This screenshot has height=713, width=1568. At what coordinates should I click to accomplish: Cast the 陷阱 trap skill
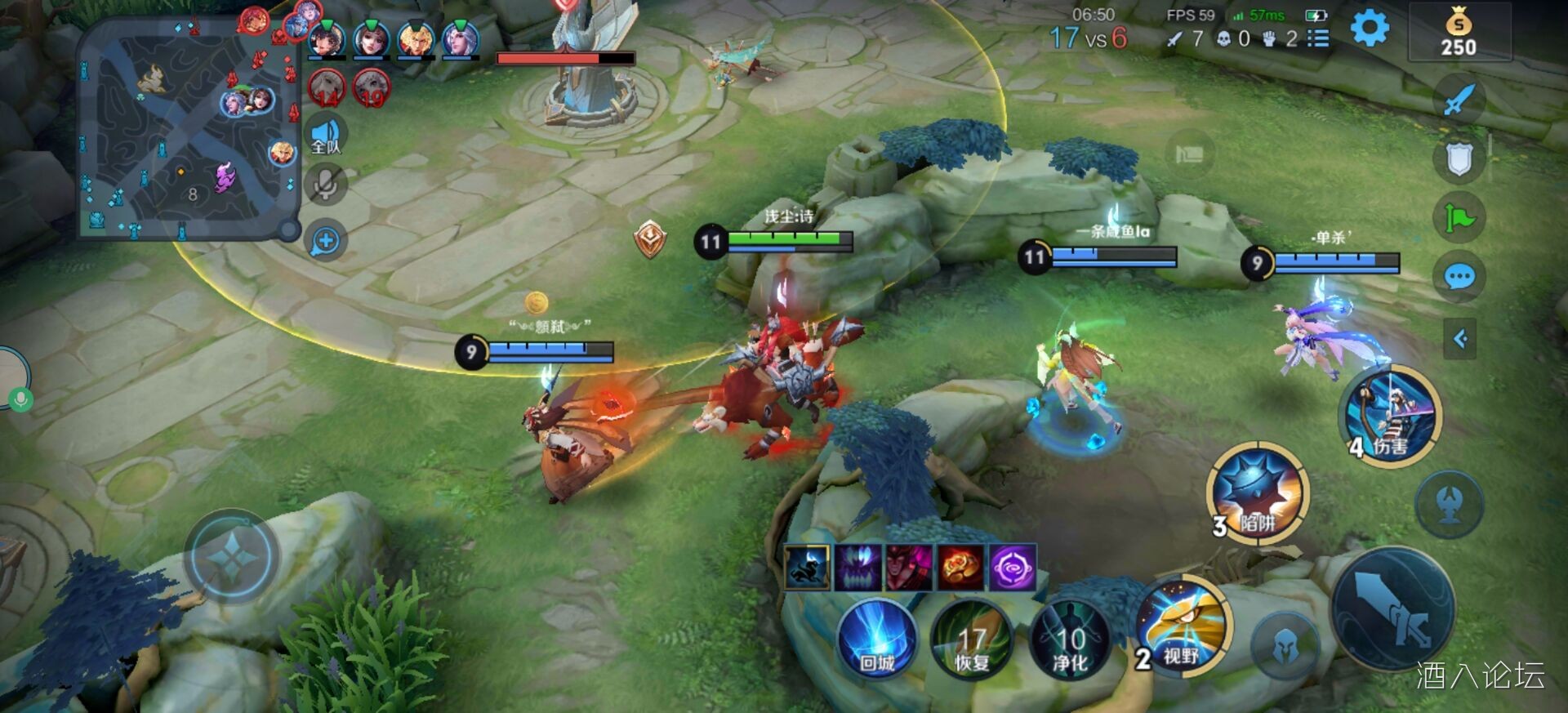[1258, 492]
